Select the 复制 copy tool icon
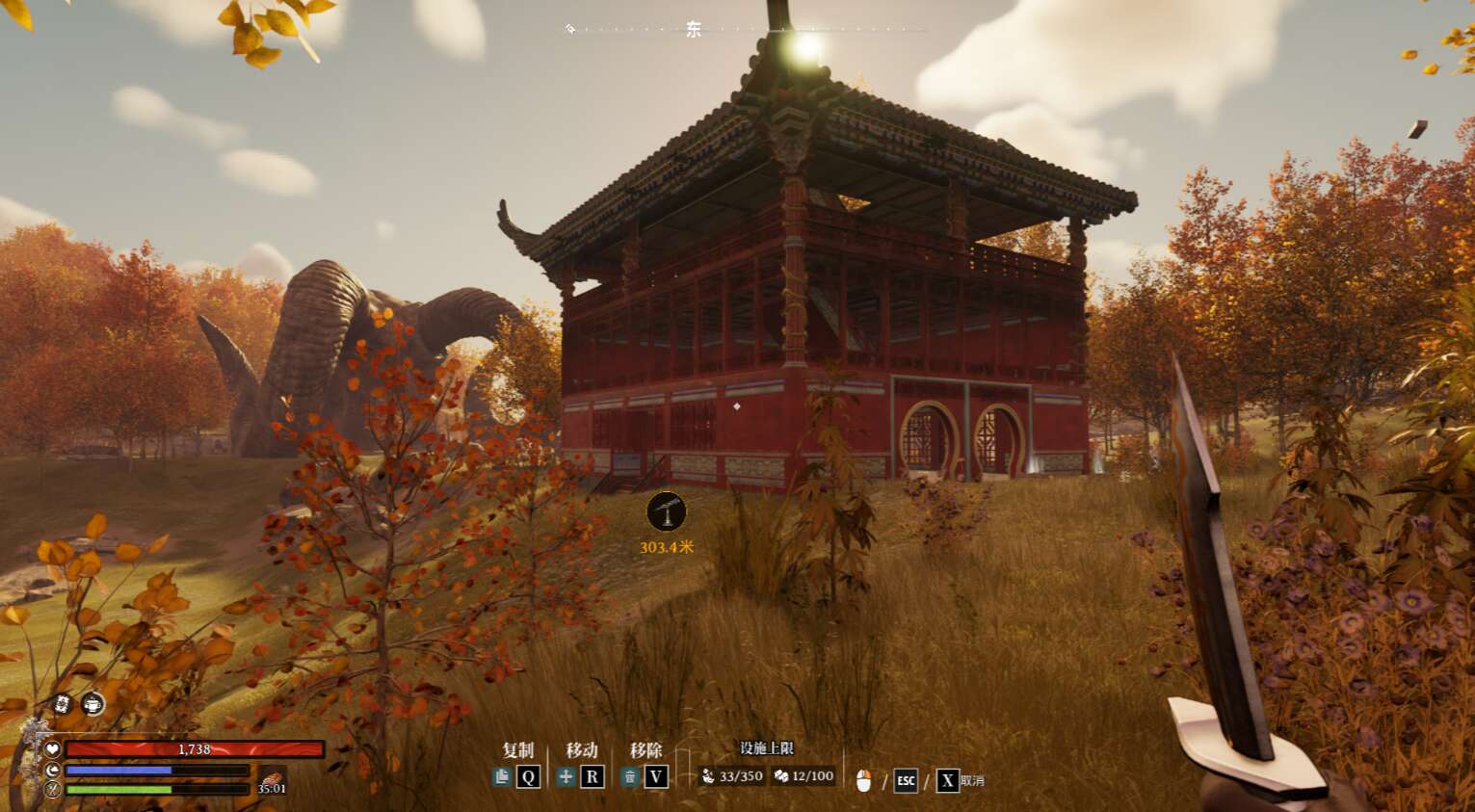1475x812 pixels. coord(504,776)
